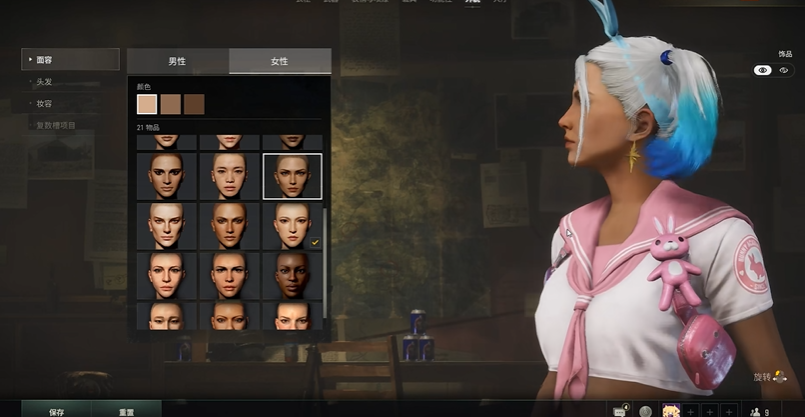Click 保存 to save the appearance
Image resolution: width=805 pixels, height=417 pixels.
56,410
